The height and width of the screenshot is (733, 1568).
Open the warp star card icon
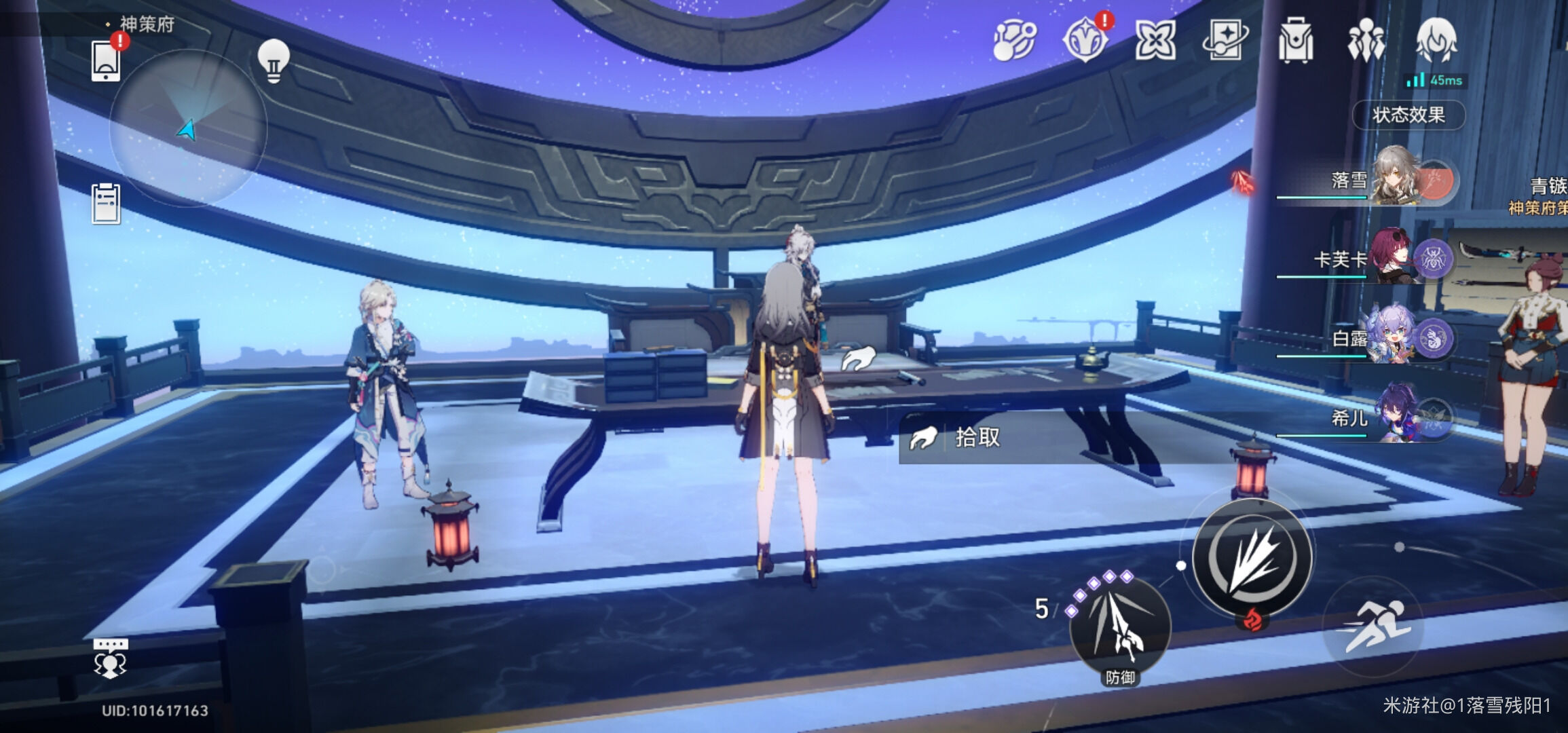click(1225, 41)
